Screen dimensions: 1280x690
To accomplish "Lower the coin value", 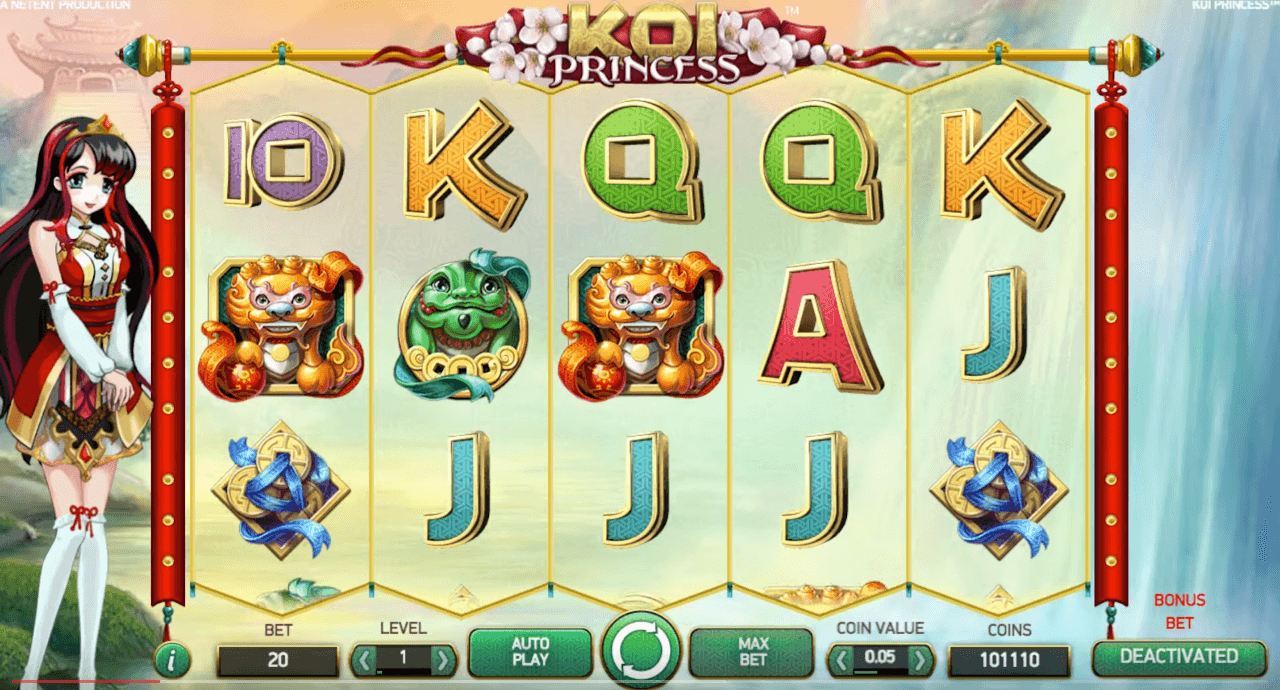I will (x=843, y=660).
